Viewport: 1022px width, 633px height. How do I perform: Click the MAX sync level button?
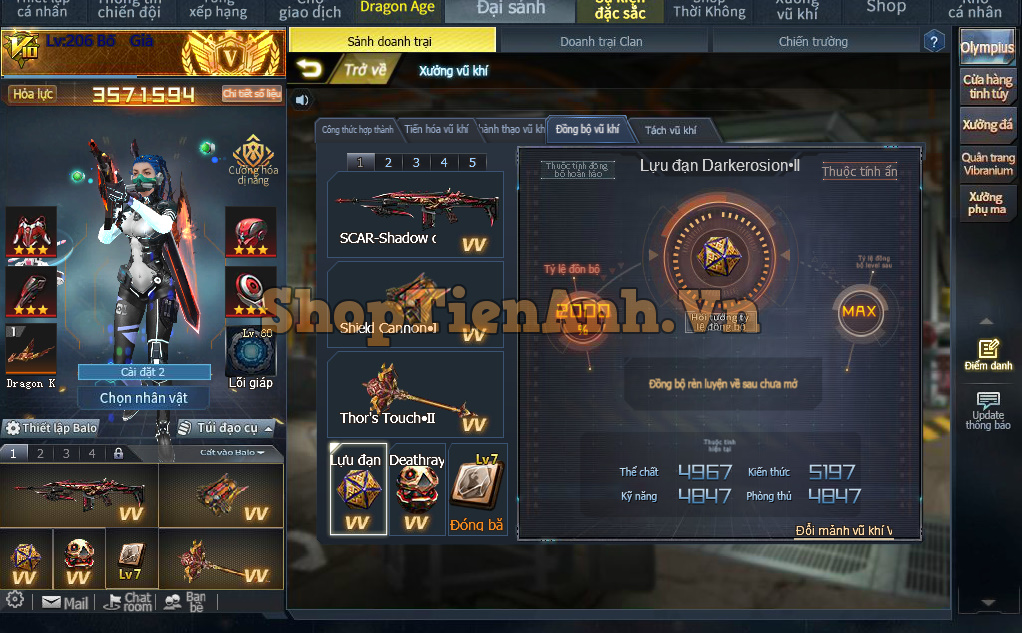[x=858, y=311]
